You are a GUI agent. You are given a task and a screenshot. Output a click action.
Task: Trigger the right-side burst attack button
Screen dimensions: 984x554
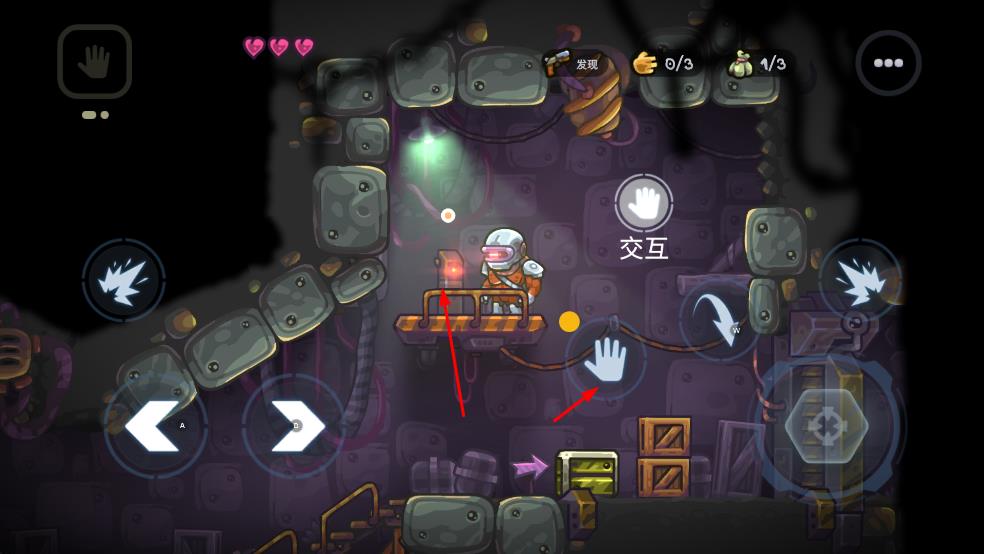click(859, 280)
